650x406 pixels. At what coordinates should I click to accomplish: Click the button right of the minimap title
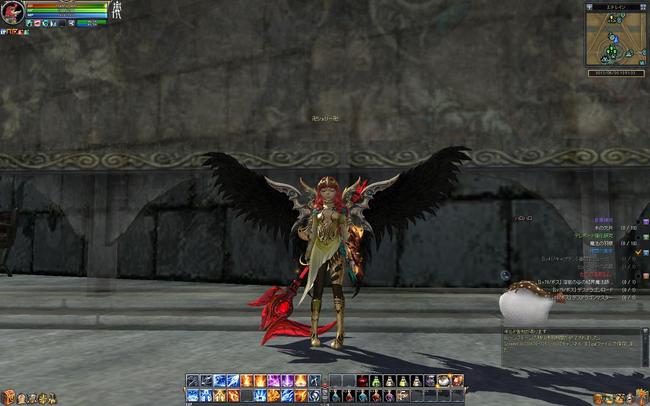pos(643,6)
